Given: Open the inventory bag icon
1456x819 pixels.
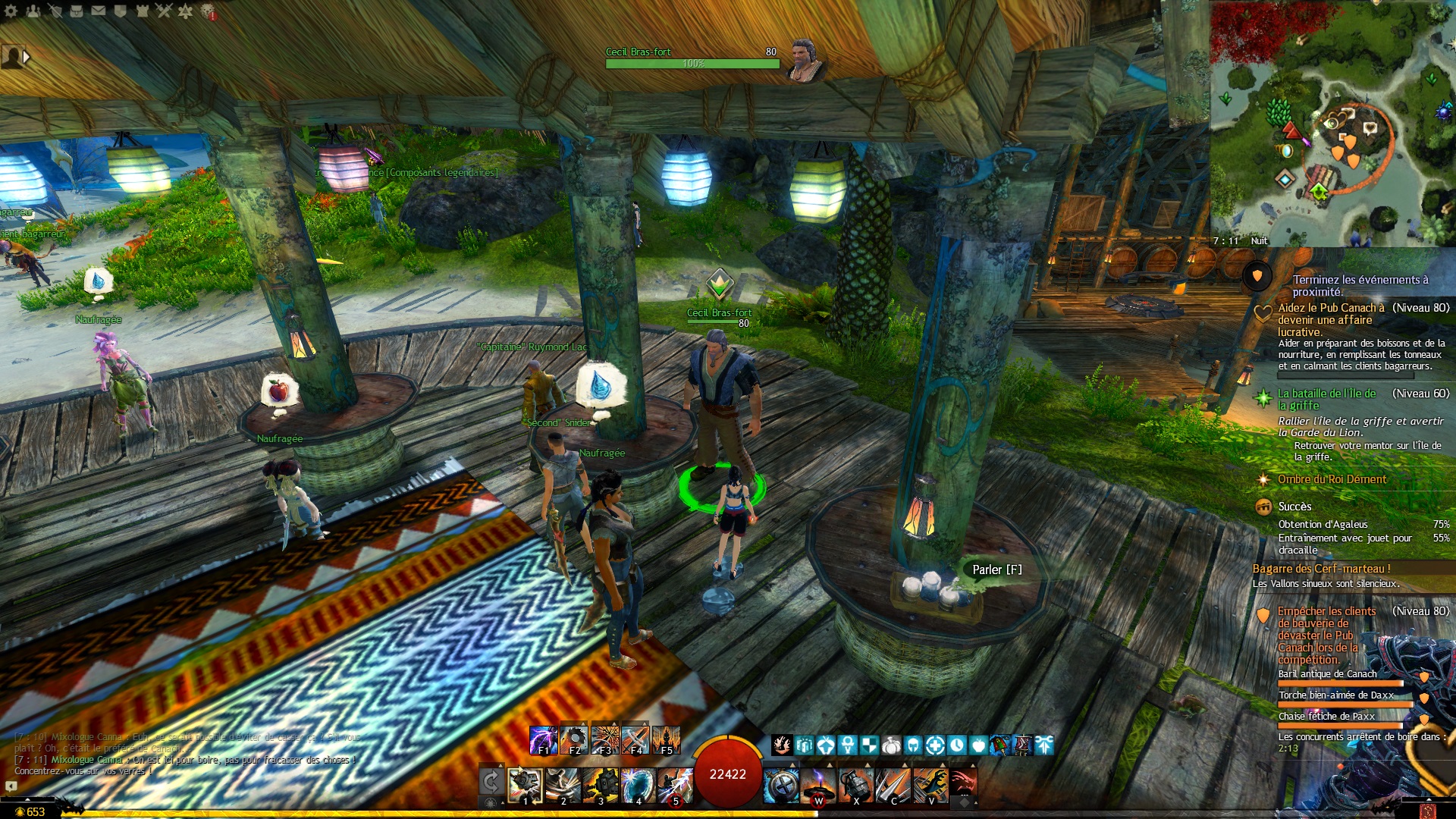Looking at the screenshot, I should pos(77,11).
